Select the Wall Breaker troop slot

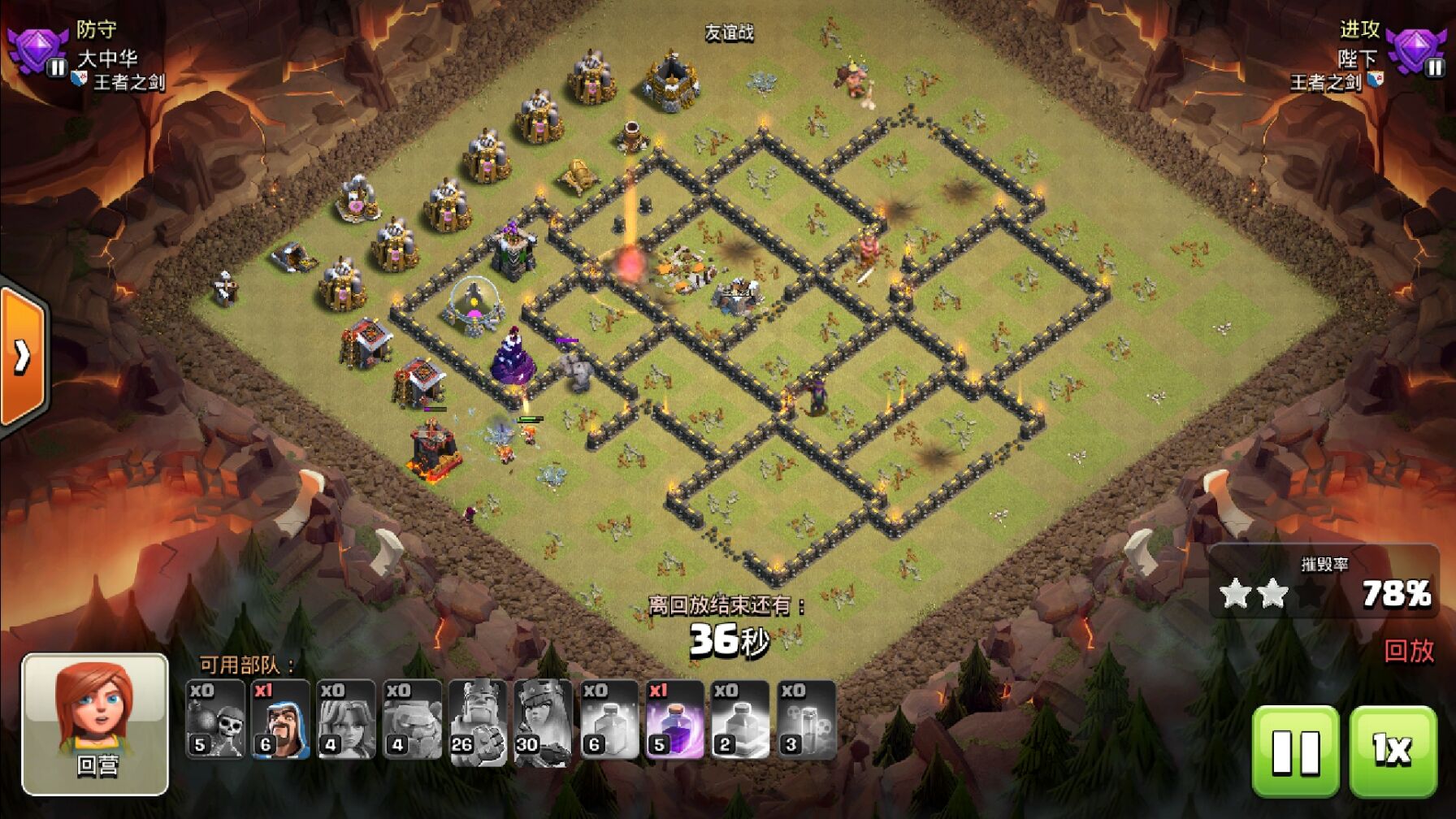click(x=215, y=720)
